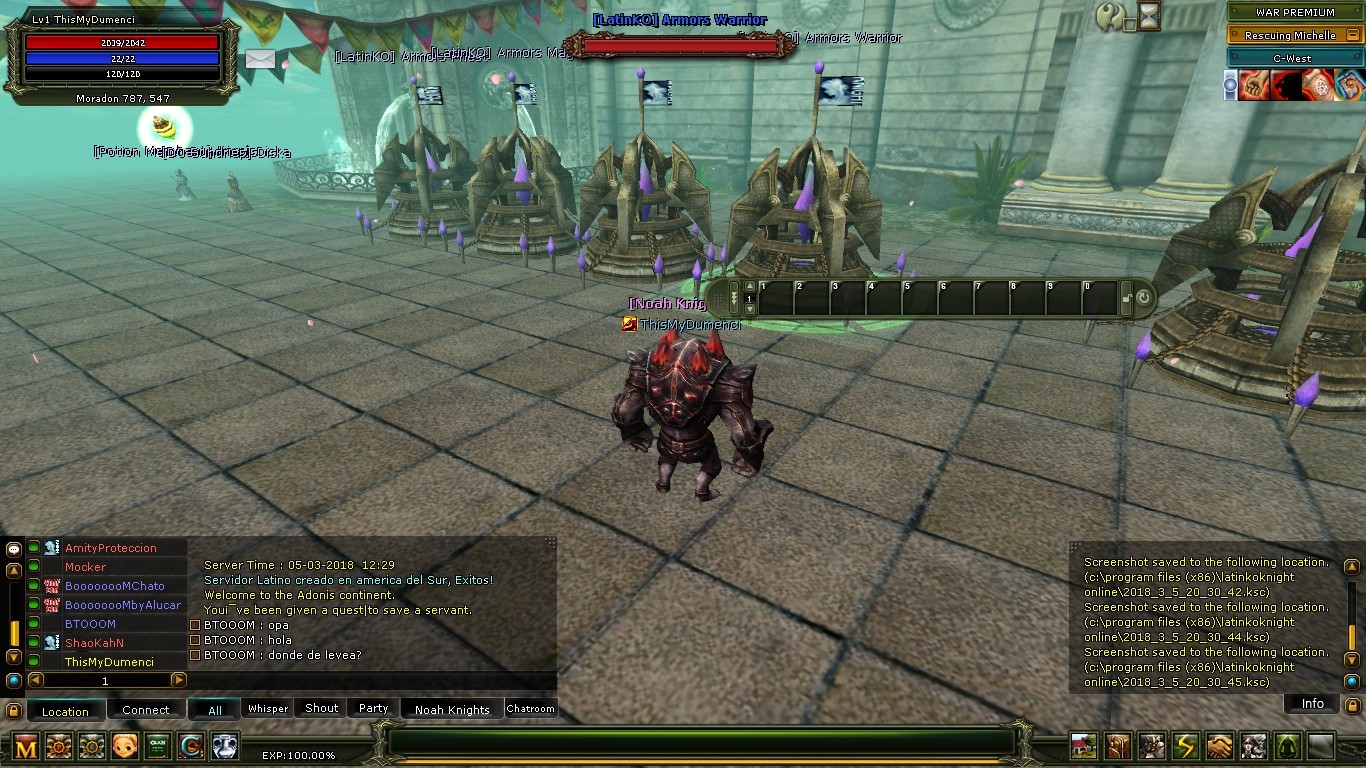Click the green meditation rest icon
This screenshot has height=768, width=1366.
(1290, 747)
